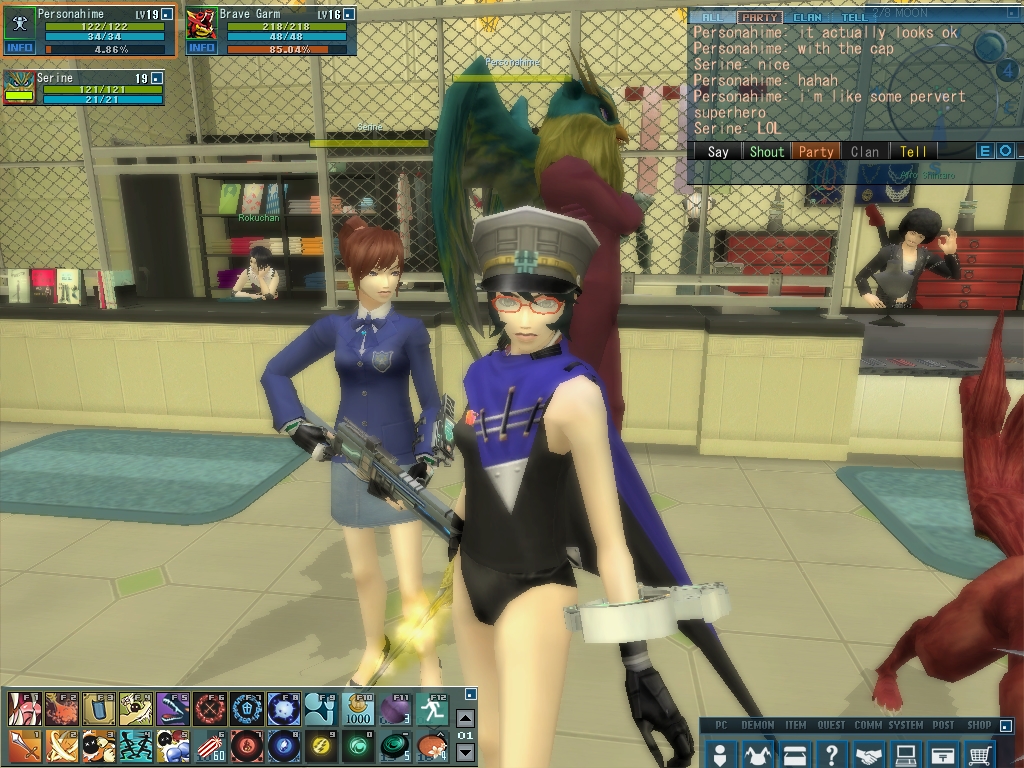Switch chat log to Party tab
This screenshot has height=768, width=1024.
click(x=760, y=17)
